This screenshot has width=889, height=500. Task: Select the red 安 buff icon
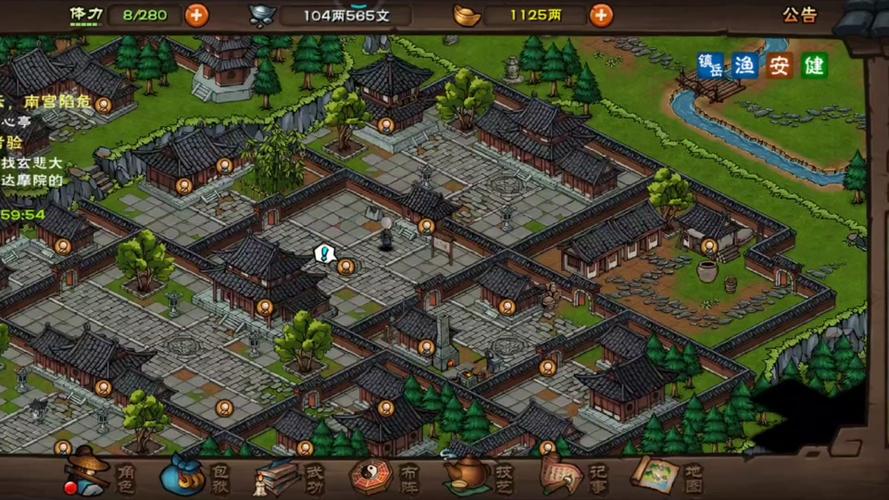click(780, 66)
